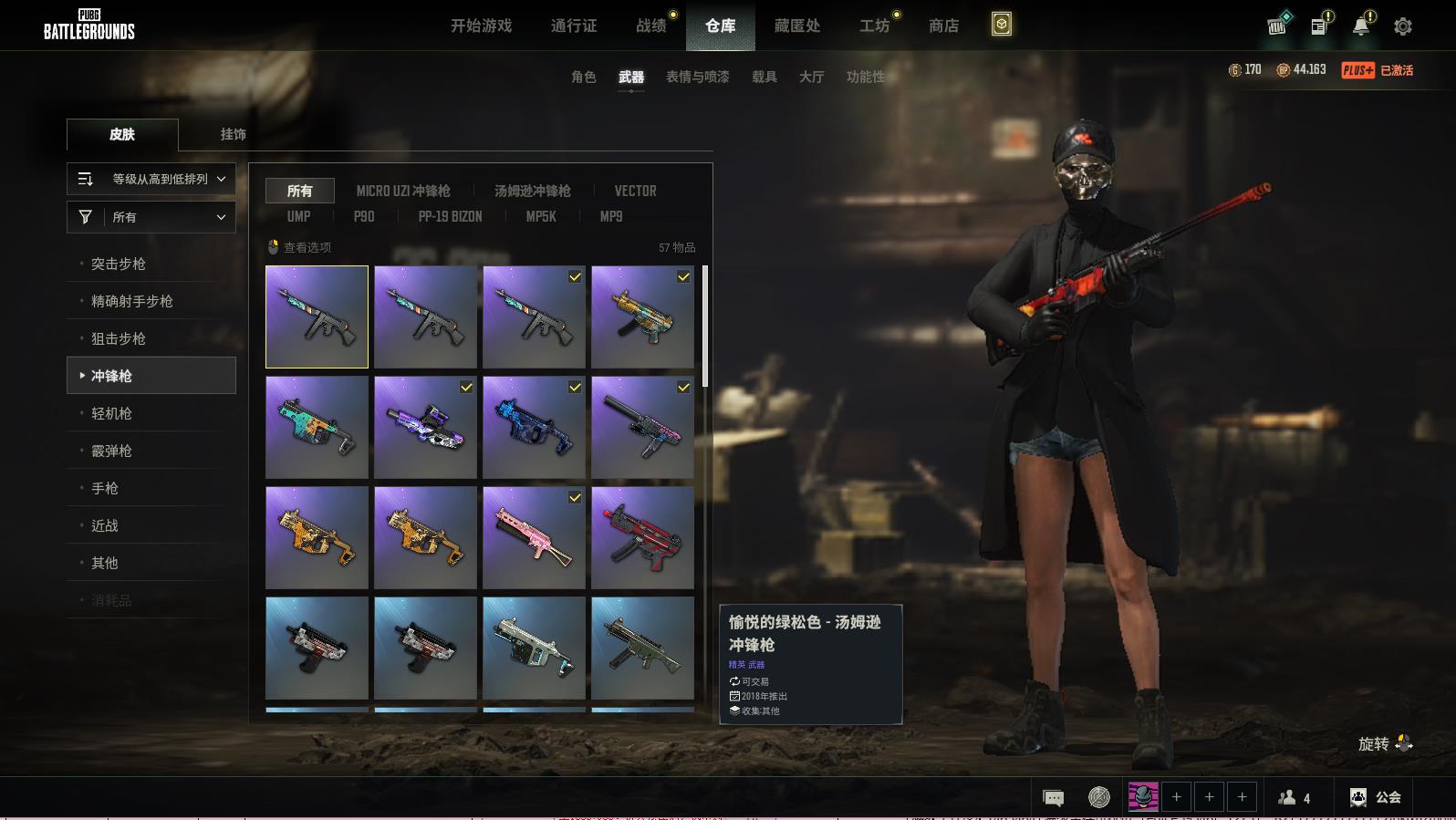
Task: Choose the 突击步枪 weapon category
Action: [x=119, y=264]
